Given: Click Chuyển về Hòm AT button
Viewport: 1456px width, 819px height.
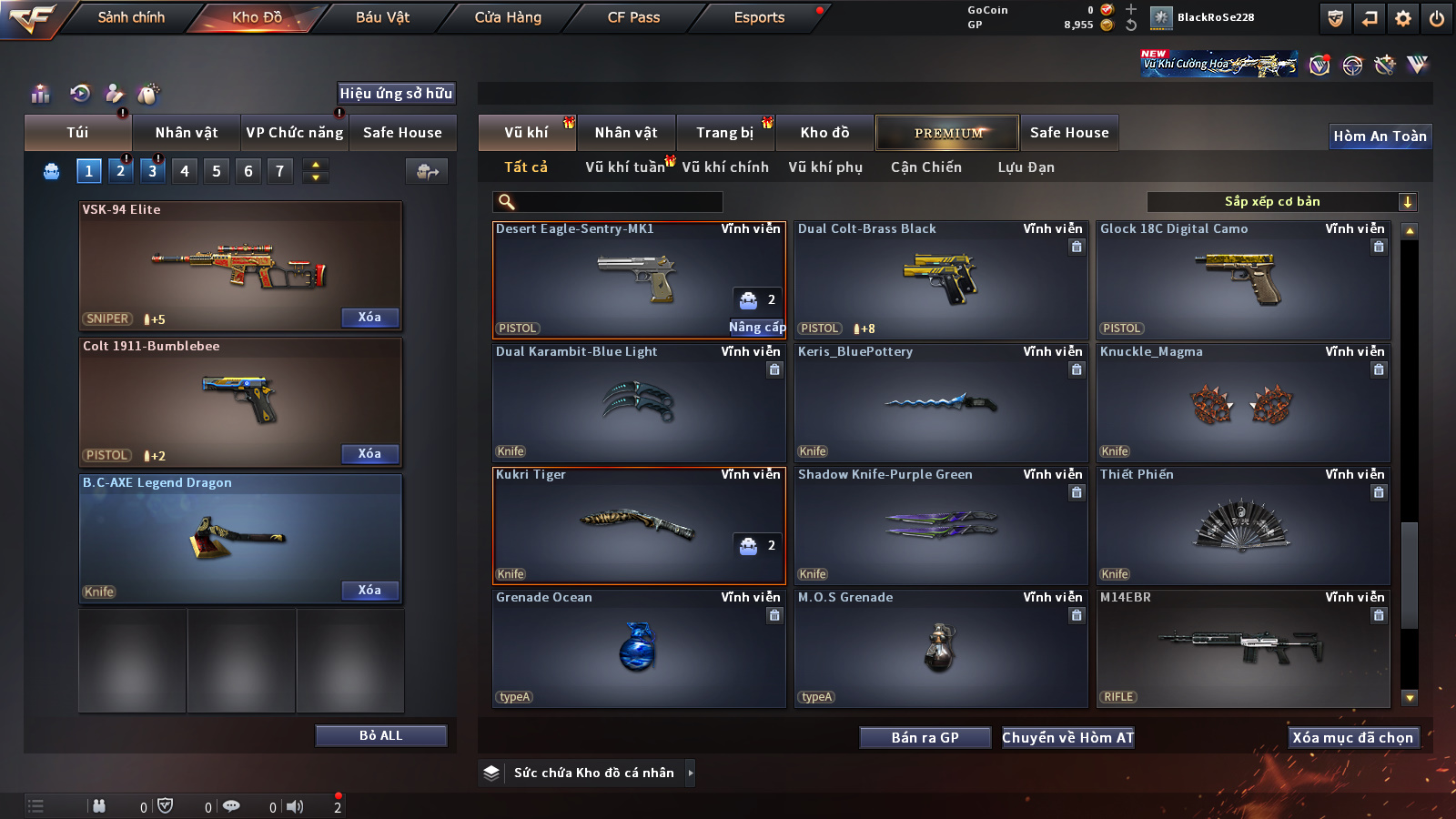Looking at the screenshot, I should (1067, 738).
